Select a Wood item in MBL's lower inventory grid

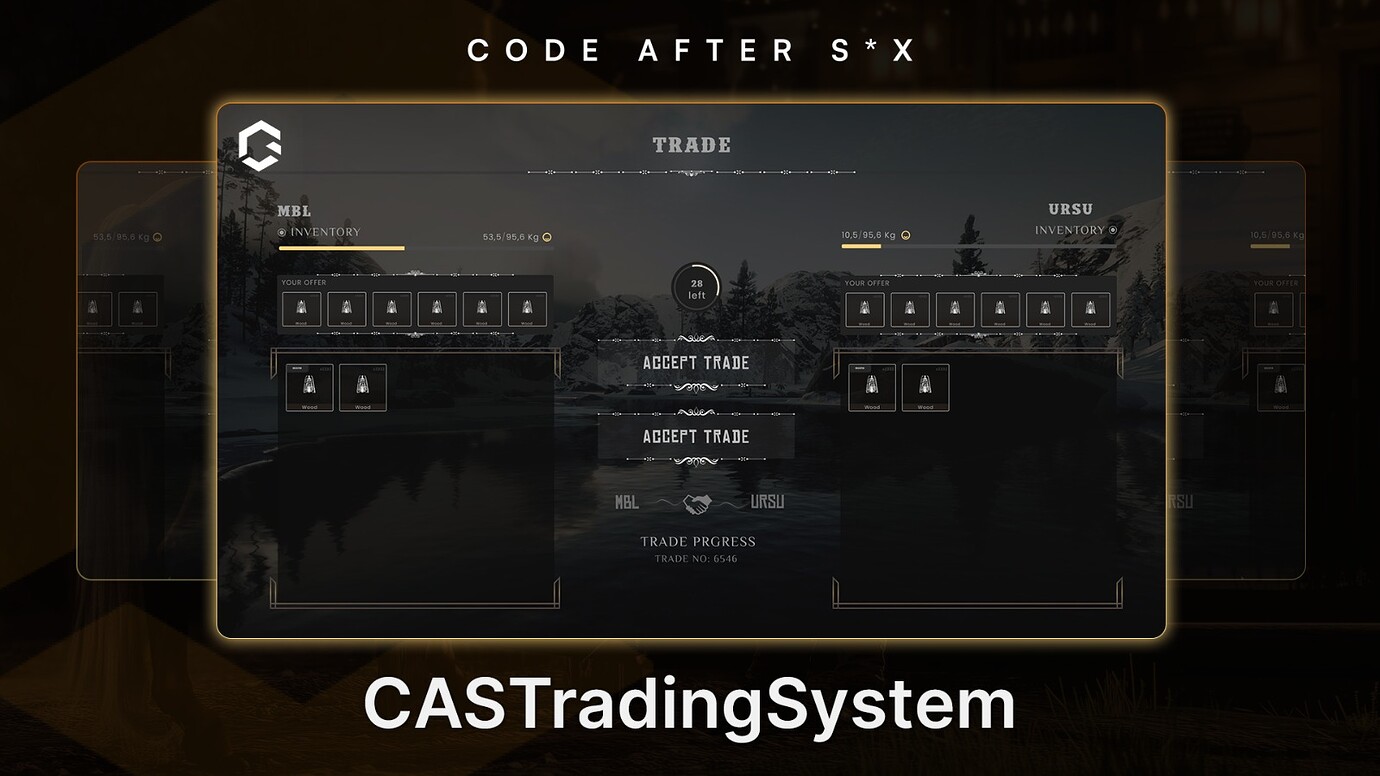(310, 388)
